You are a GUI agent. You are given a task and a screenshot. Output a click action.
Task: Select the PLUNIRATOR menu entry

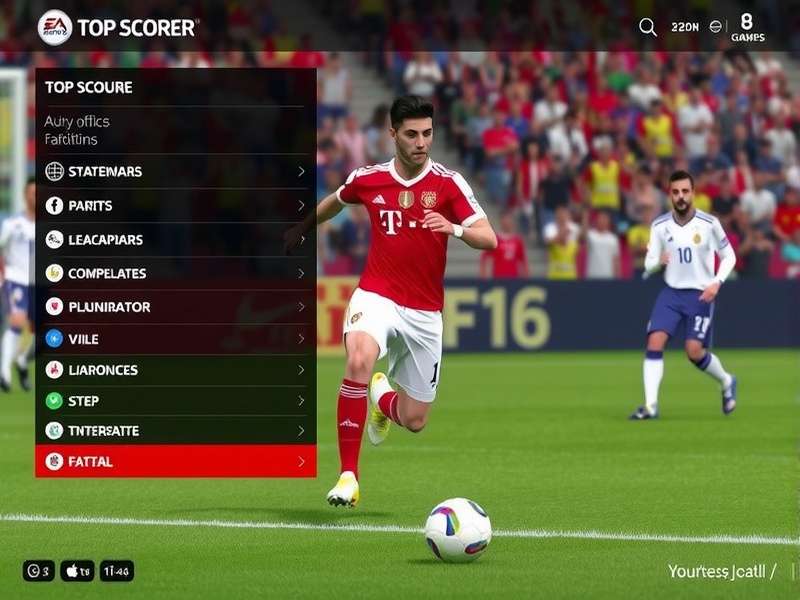175,307
